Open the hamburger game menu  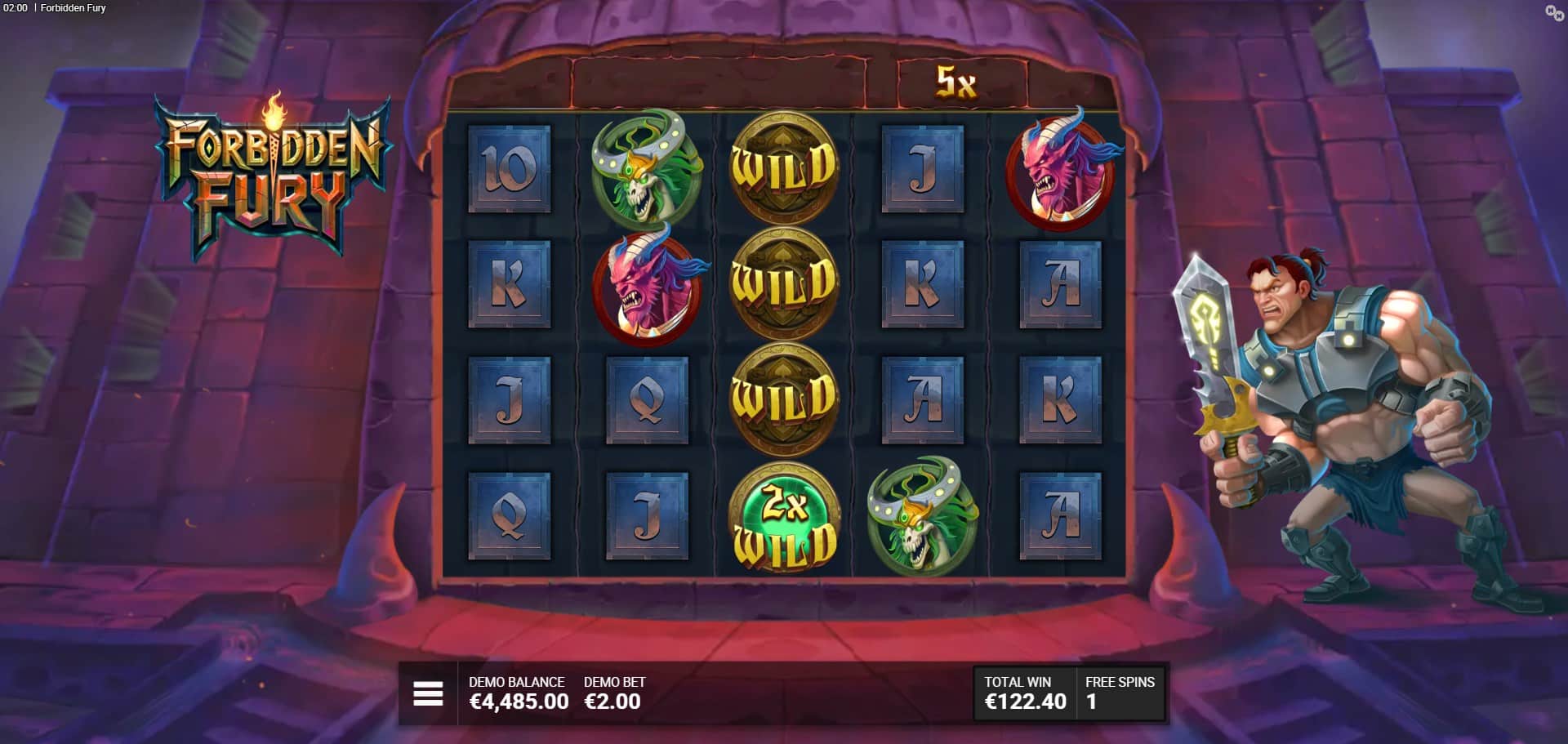click(x=428, y=693)
